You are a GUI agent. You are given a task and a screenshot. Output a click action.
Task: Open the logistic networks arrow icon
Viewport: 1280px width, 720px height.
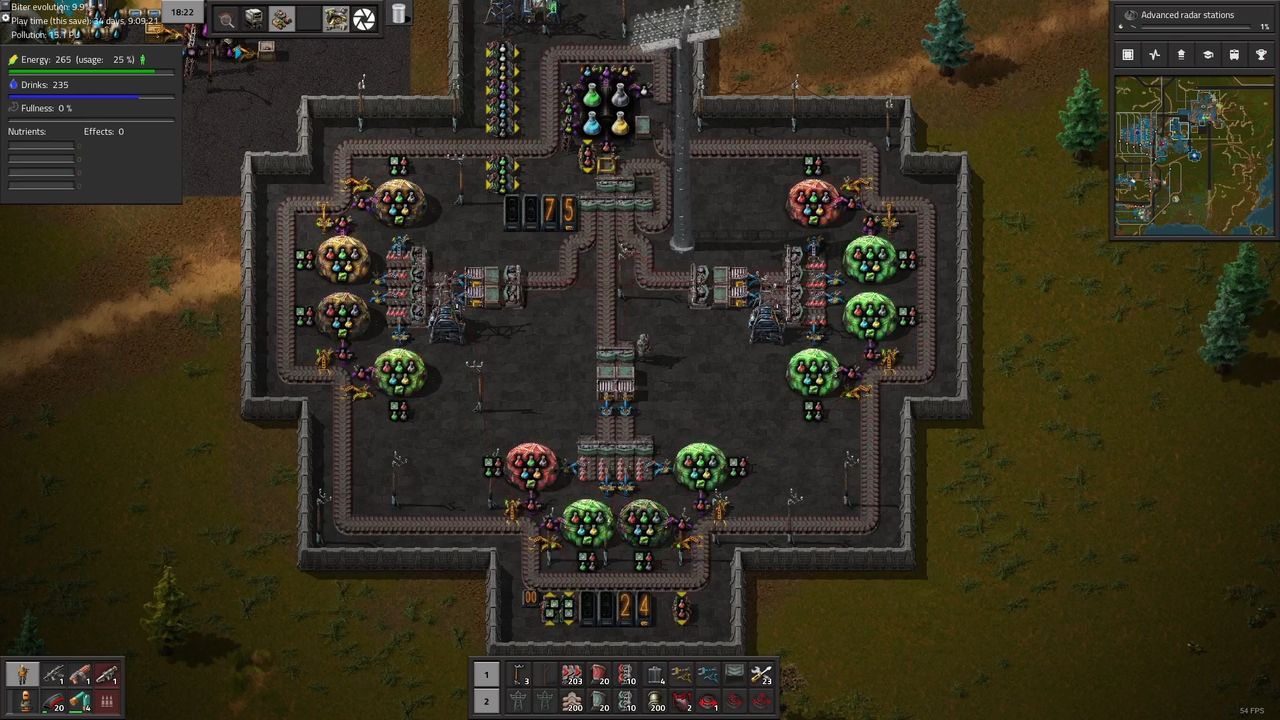click(1181, 55)
